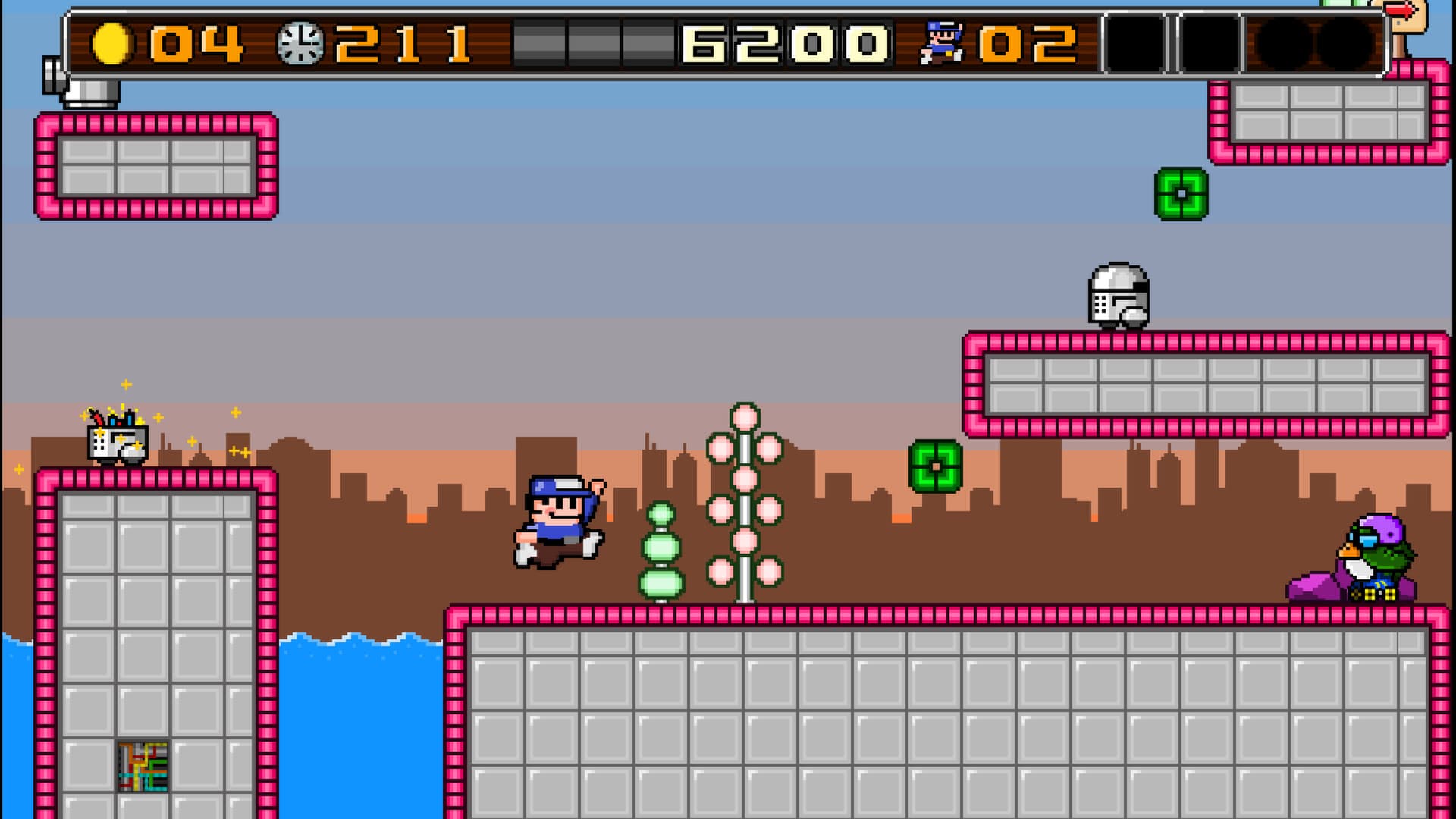Click the green clover pickup near the city skyline

[934, 464]
